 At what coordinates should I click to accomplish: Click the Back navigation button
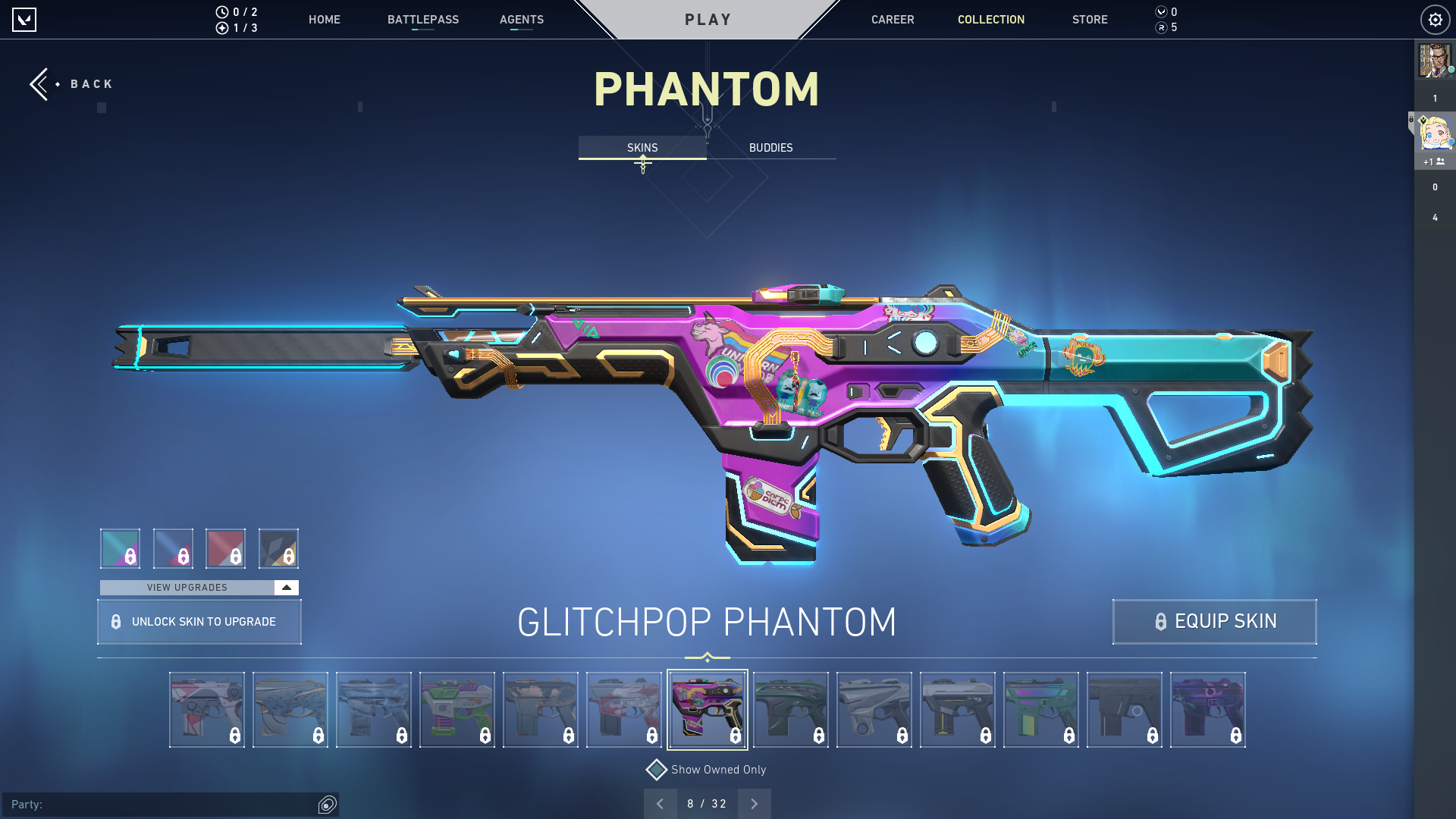[71, 83]
